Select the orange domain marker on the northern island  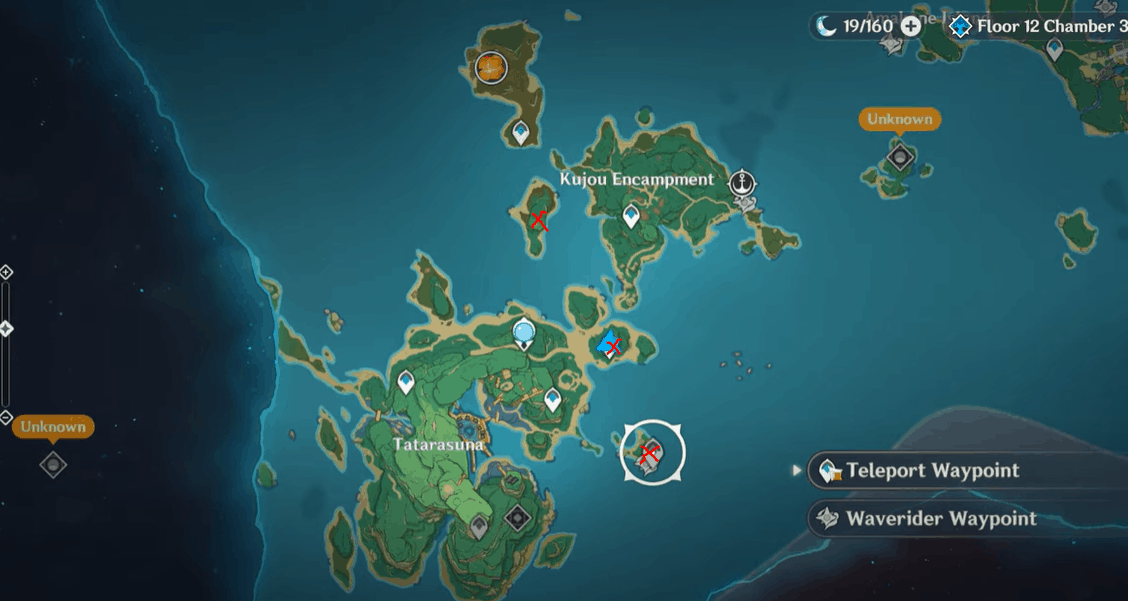coord(491,67)
